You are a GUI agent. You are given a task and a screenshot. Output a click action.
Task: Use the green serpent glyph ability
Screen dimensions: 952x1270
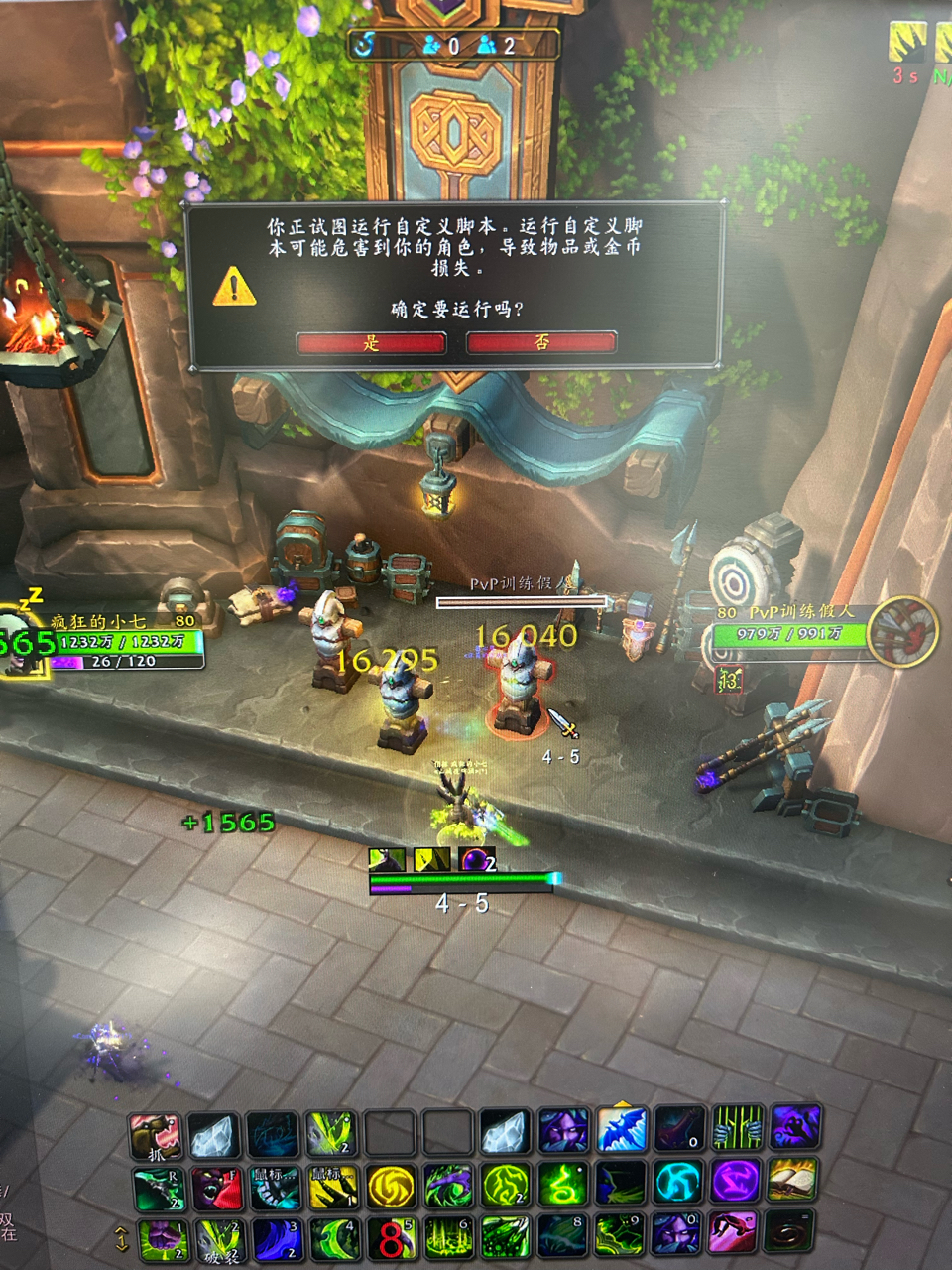tap(563, 1185)
